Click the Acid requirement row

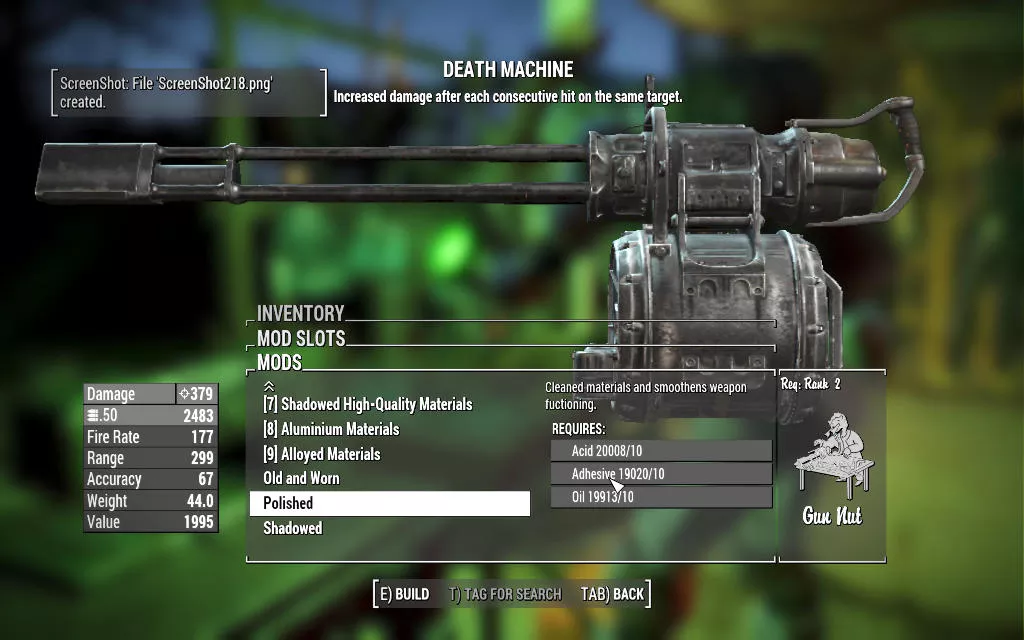tap(660, 451)
